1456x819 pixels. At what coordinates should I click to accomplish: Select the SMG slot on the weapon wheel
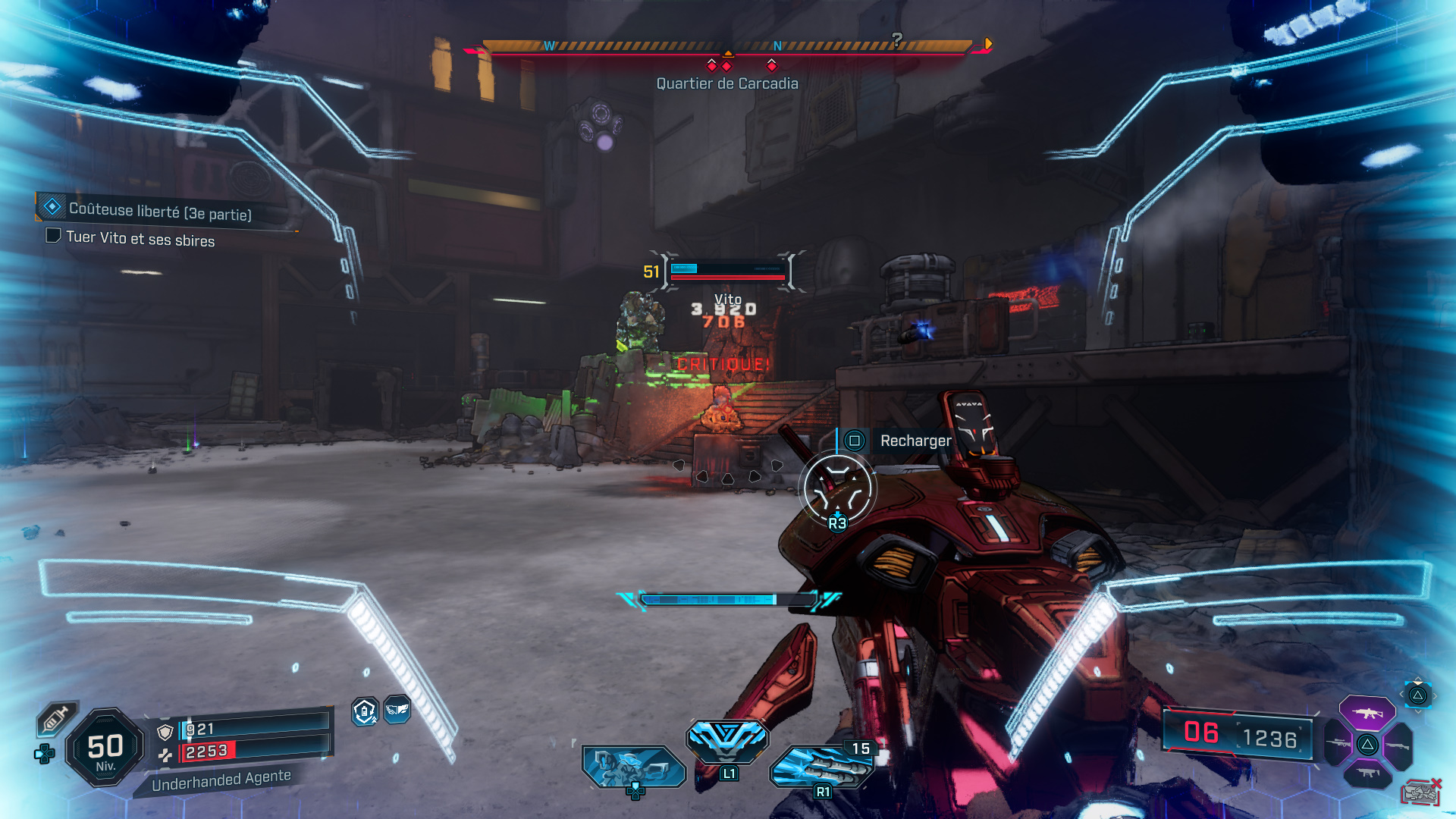pyautogui.click(x=1369, y=772)
